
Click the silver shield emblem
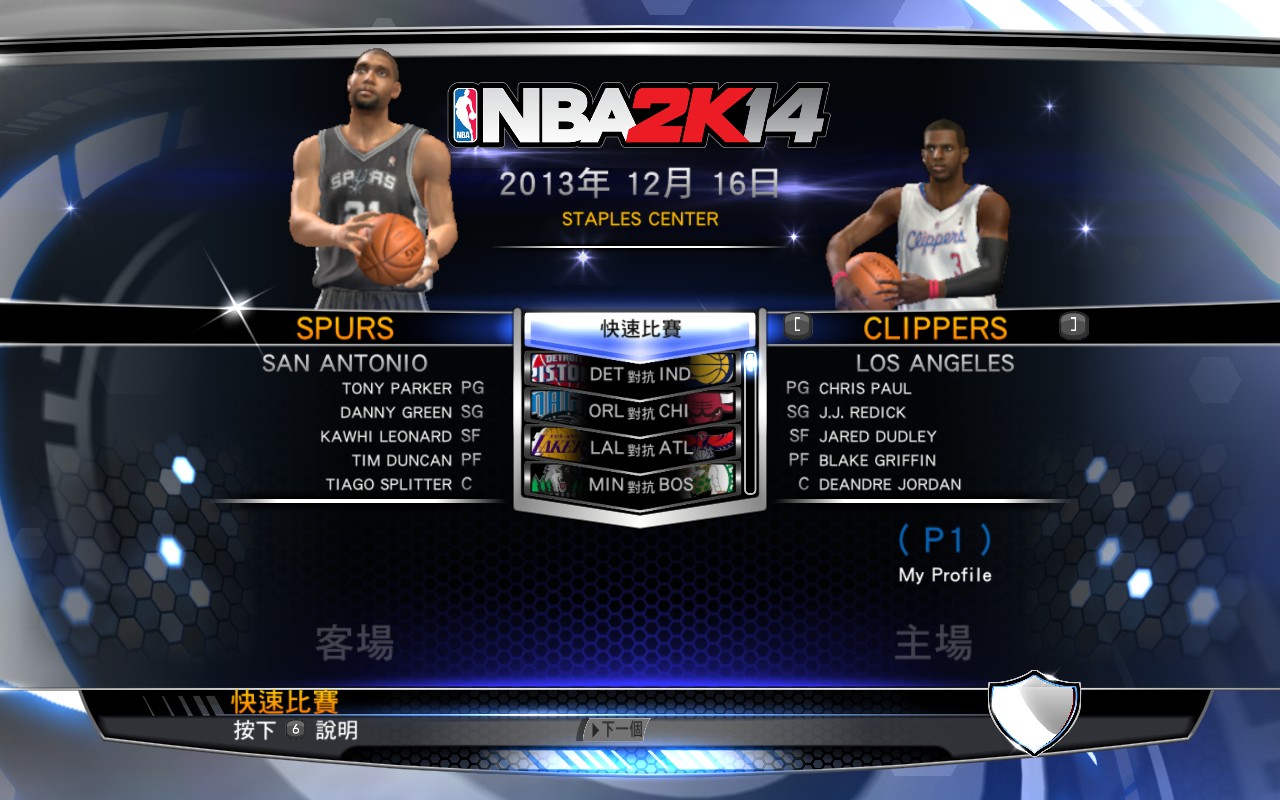(x=1034, y=712)
